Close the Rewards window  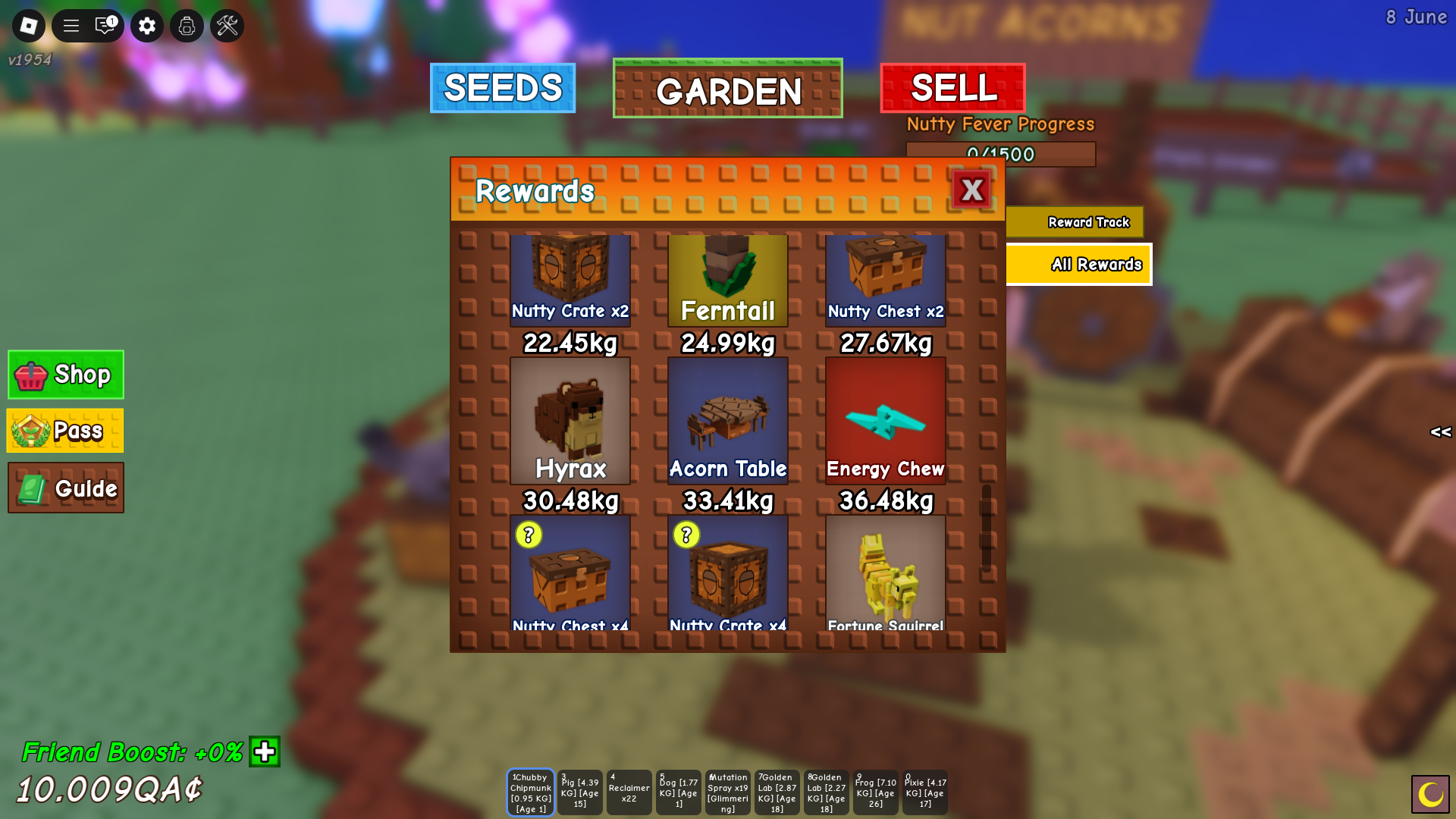coord(971,190)
